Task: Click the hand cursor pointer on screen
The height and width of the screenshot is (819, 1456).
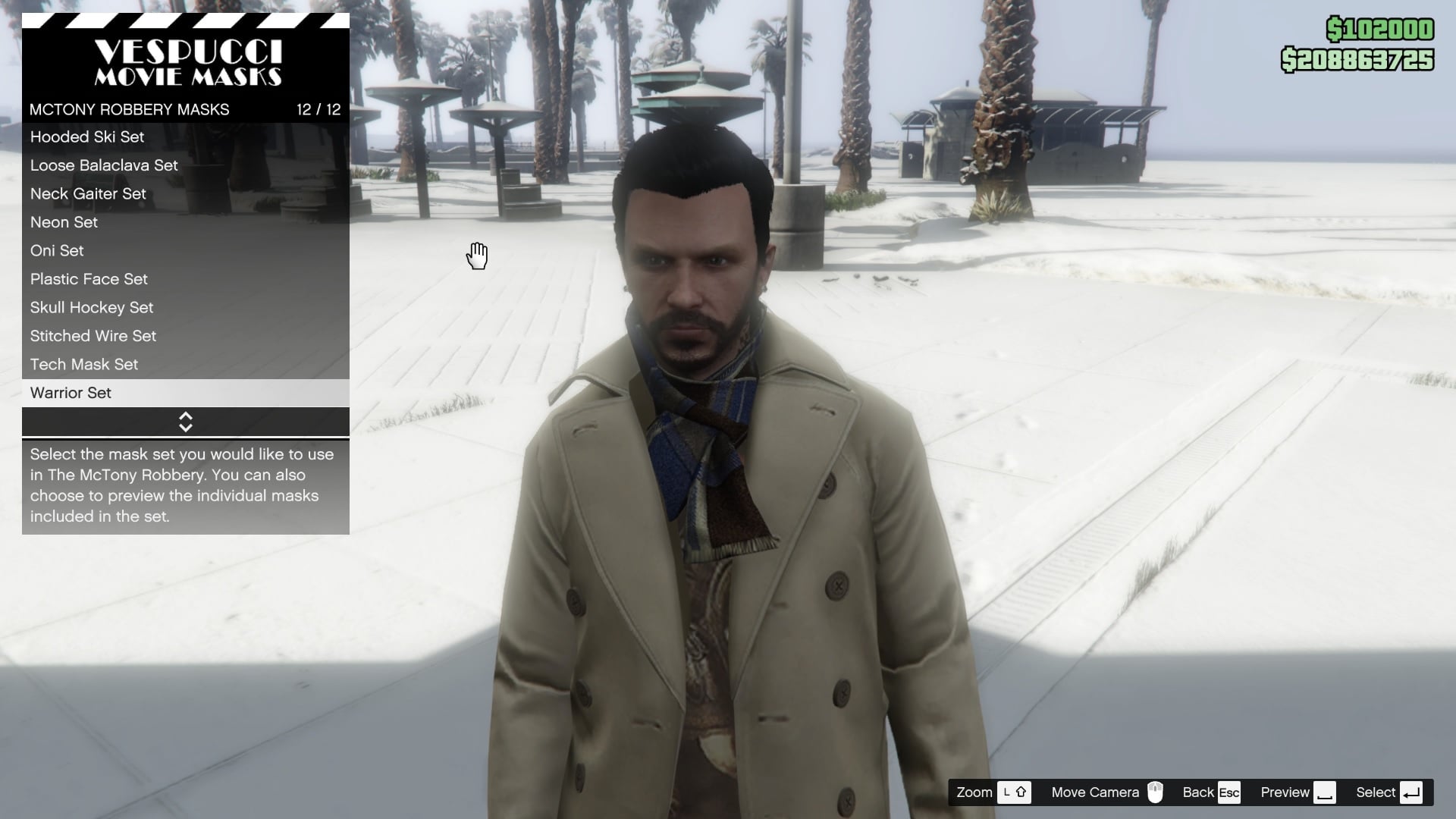Action: coord(476,256)
